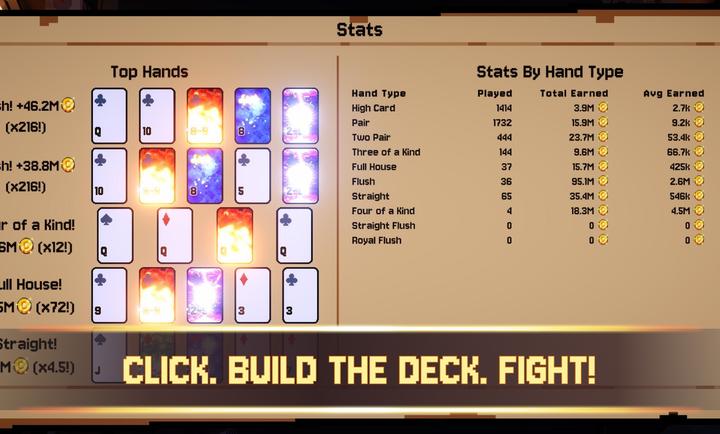
Task: Select the Queen of Diamonds card
Action: click(x=175, y=235)
